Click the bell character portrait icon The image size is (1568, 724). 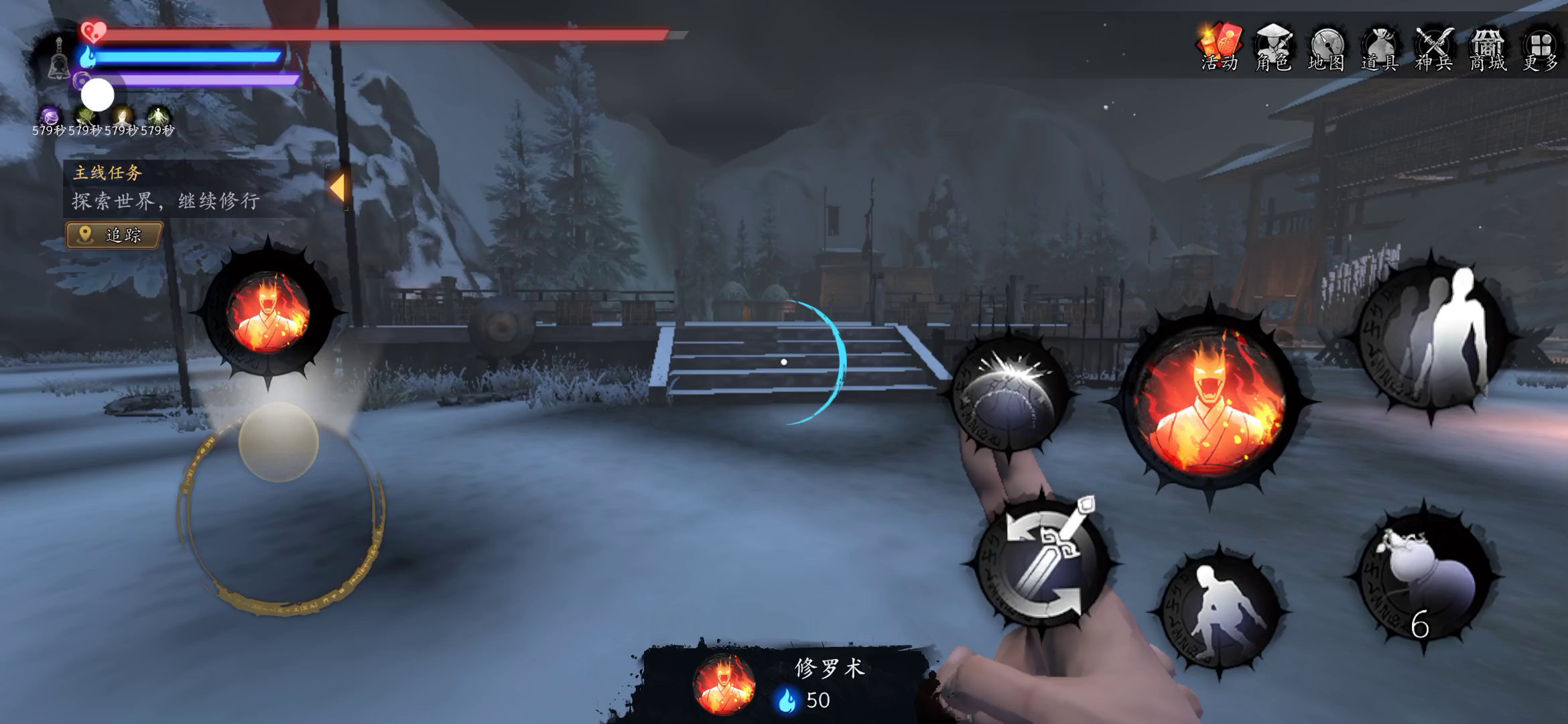click(x=59, y=59)
